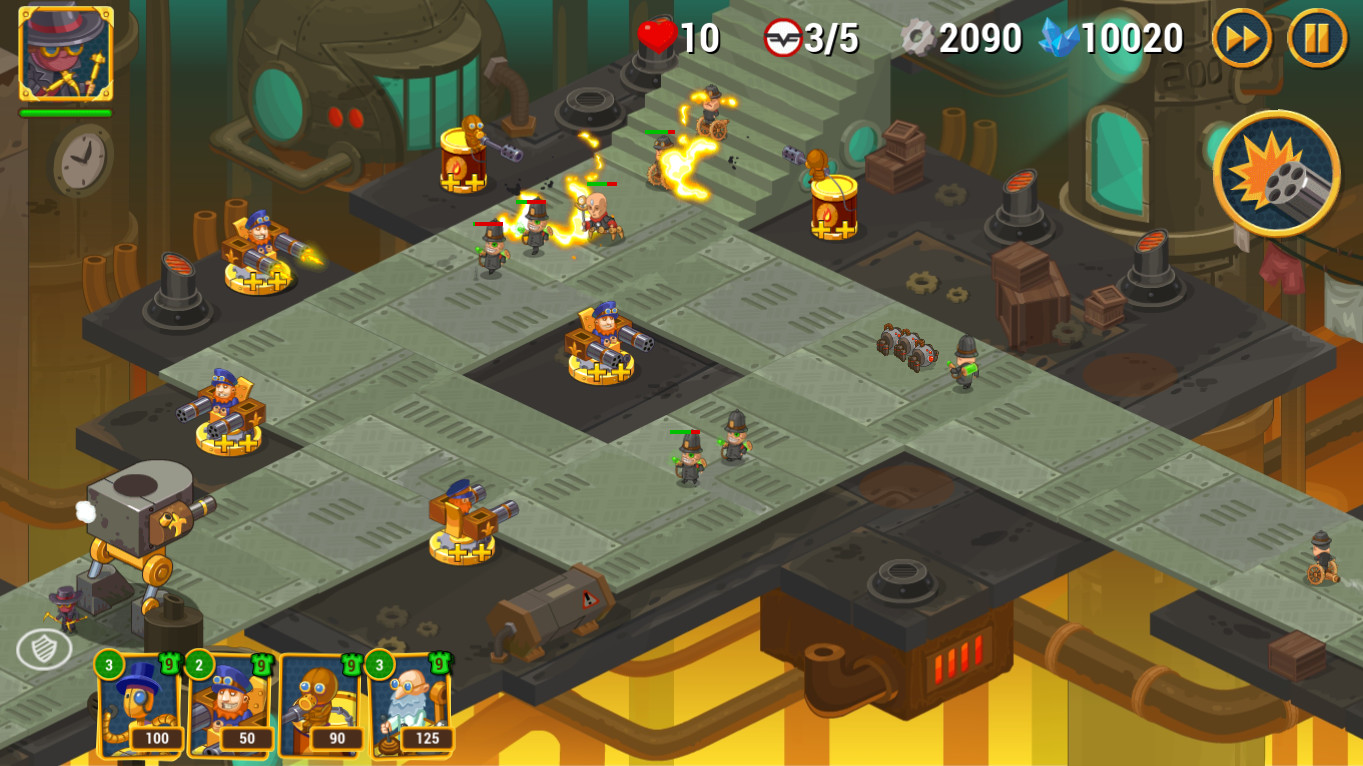Click the hero's green health bar
1363x766 pixels.
67,114
